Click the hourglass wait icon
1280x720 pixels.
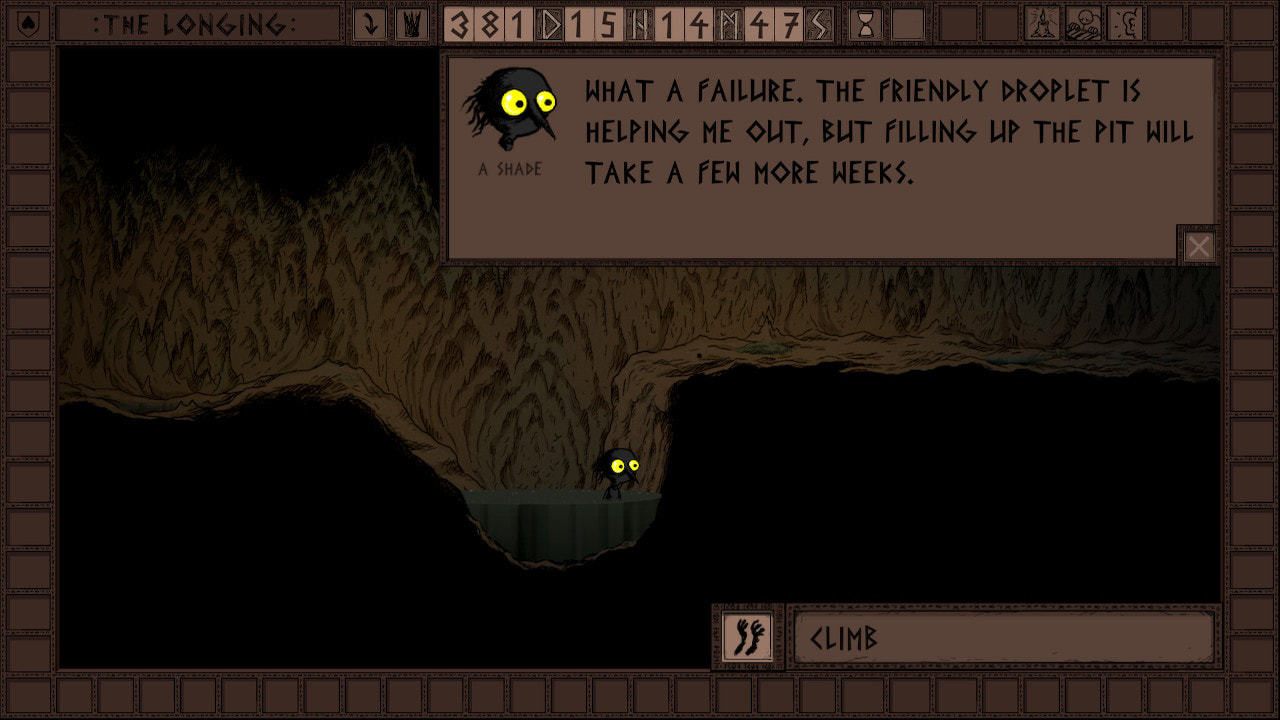866,24
